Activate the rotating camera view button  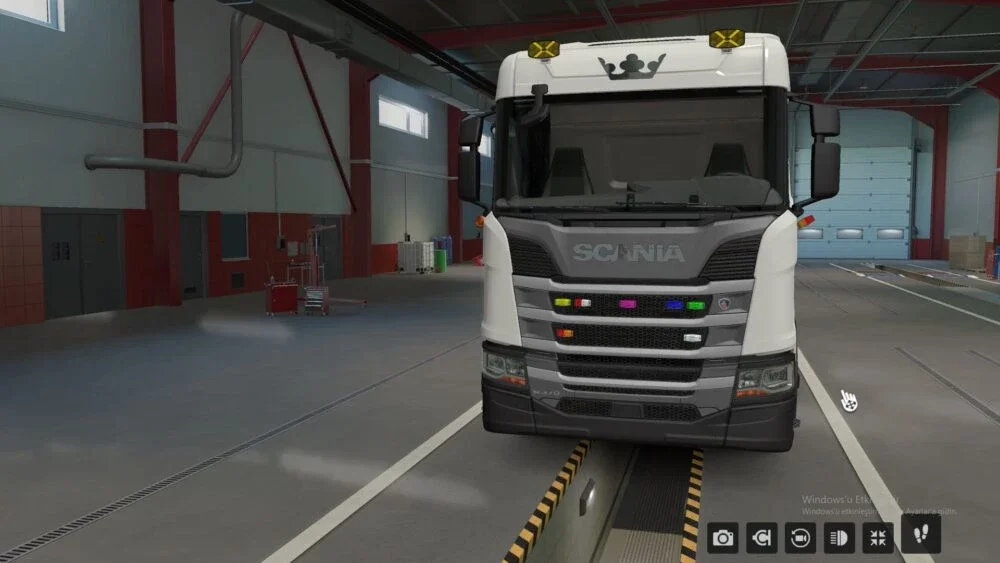tap(800, 538)
